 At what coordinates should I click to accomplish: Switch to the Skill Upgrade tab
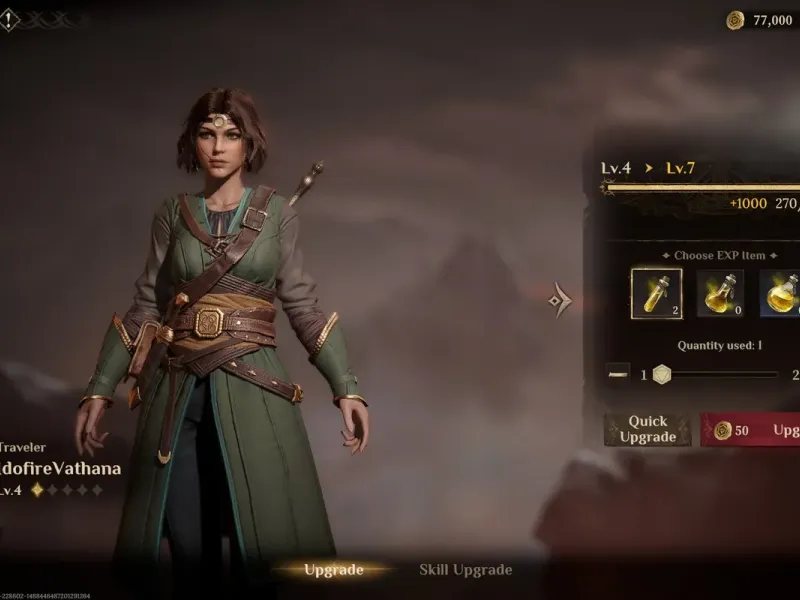coord(465,570)
